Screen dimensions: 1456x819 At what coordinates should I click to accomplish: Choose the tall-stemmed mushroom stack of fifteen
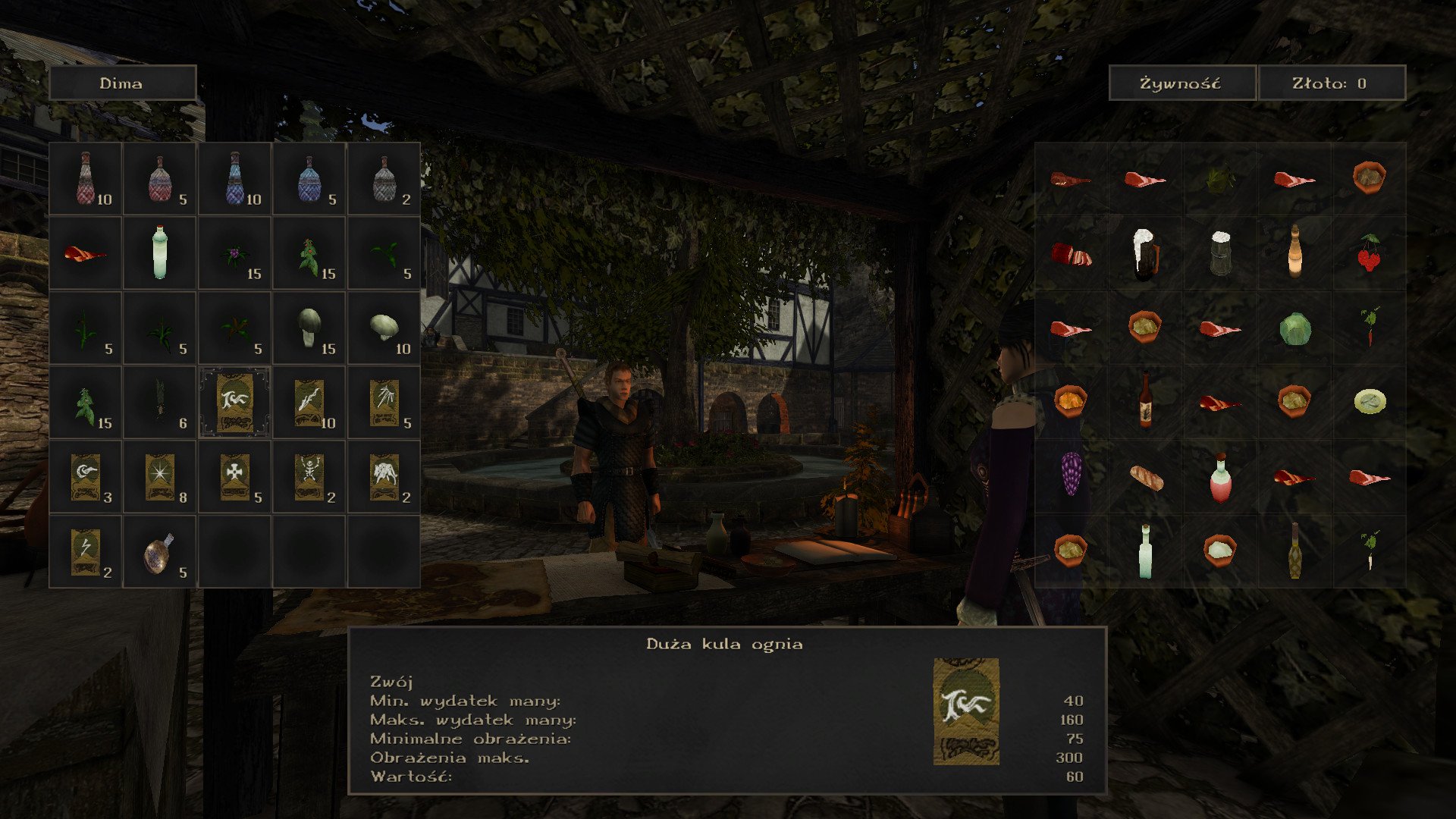coord(309,328)
